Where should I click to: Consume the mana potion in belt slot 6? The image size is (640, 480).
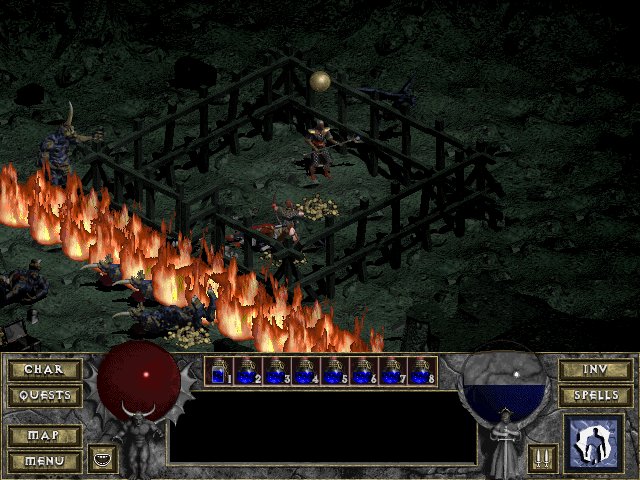click(x=365, y=372)
